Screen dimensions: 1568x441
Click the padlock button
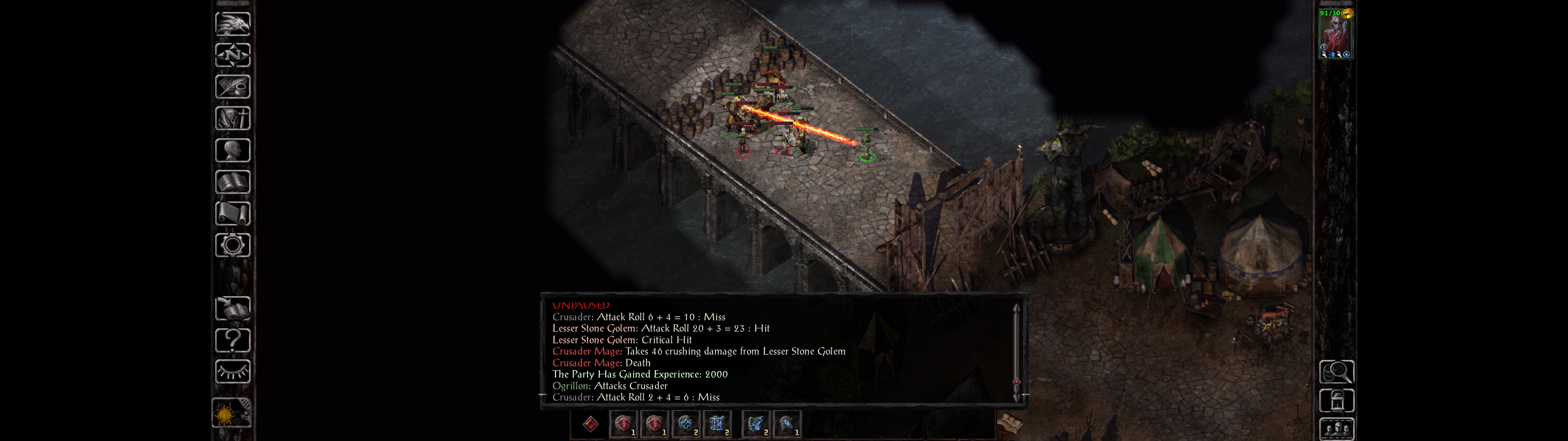click(1336, 401)
